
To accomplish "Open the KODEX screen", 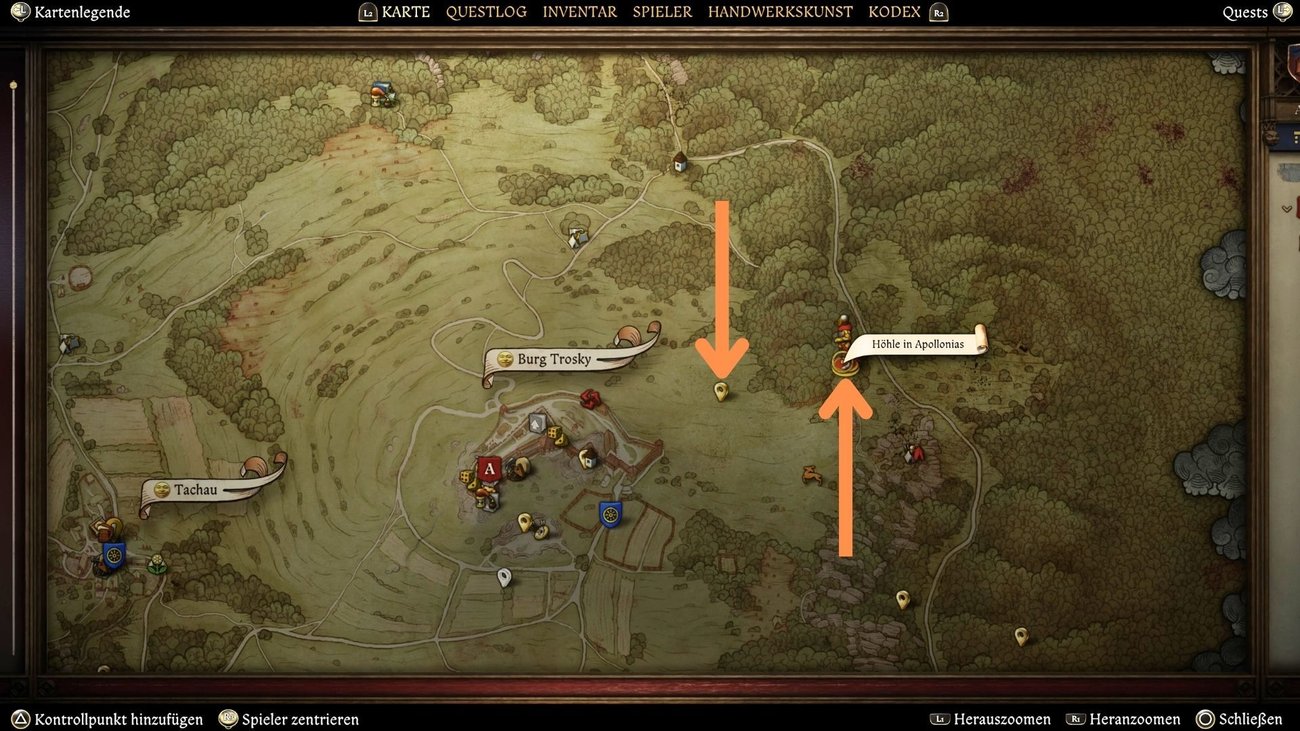I will [x=894, y=11].
